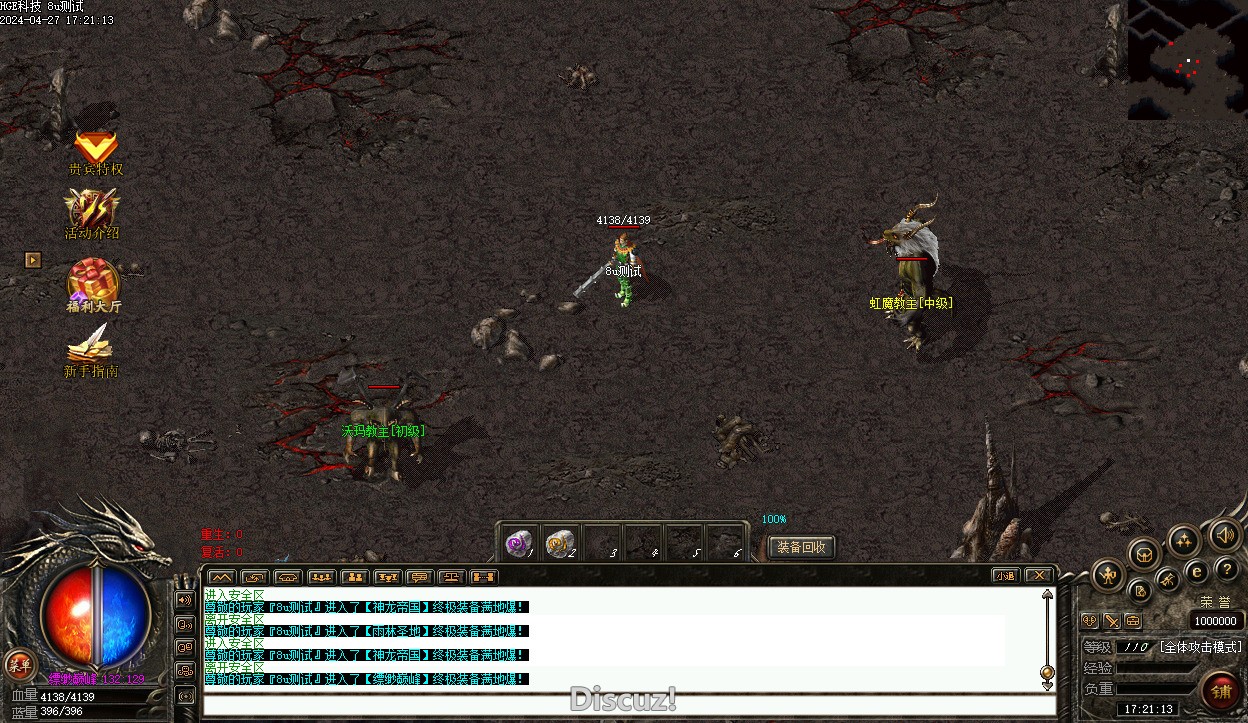Close the game with the X button
Viewport: 1248px width, 723px height.
point(1039,575)
